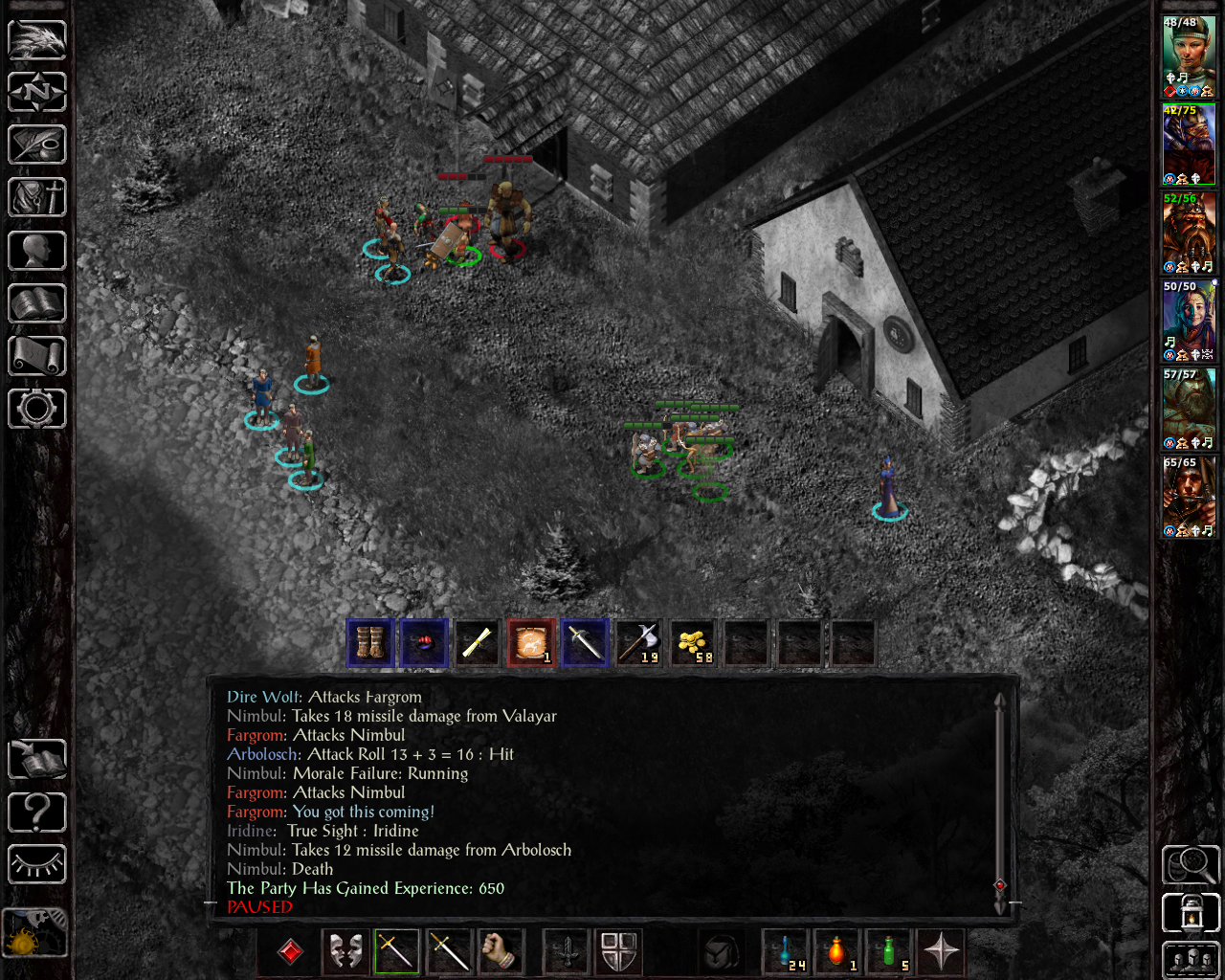This screenshot has width=1225, height=980.
Task: Use the blue potion quick item
Action: tap(787, 951)
